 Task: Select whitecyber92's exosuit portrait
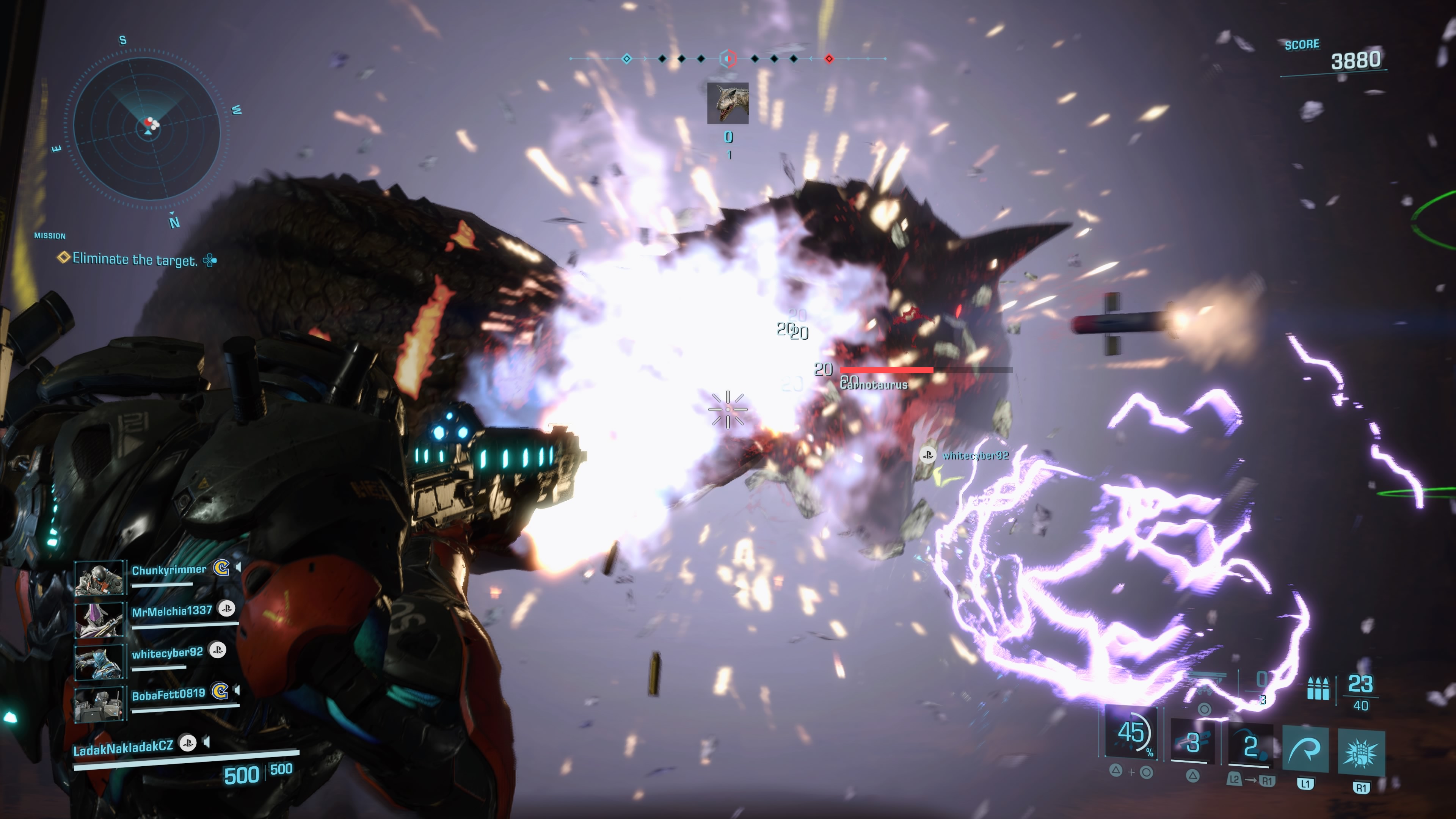click(99, 661)
